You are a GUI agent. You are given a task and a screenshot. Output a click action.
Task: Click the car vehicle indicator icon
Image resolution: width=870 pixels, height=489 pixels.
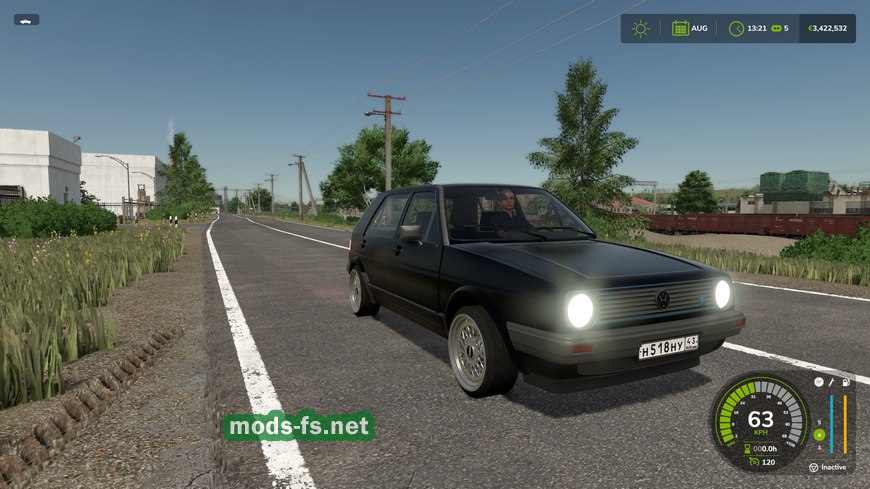point(26,19)
